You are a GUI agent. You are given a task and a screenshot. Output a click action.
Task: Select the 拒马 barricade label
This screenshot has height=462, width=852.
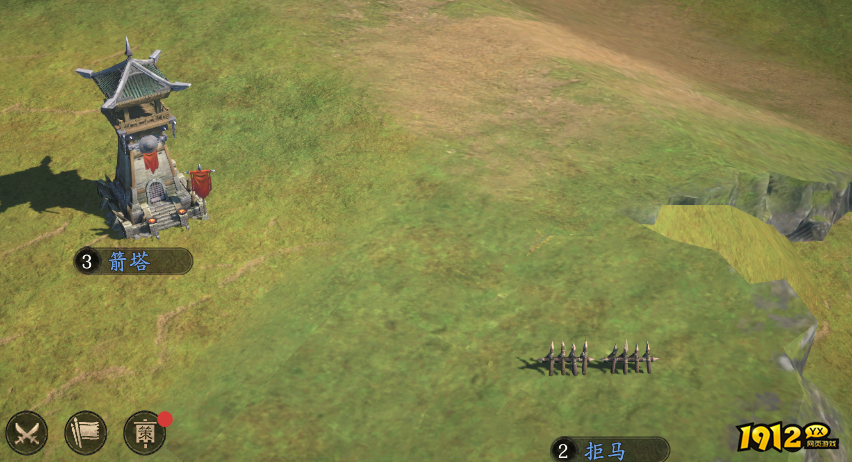(x=609, y=450)
